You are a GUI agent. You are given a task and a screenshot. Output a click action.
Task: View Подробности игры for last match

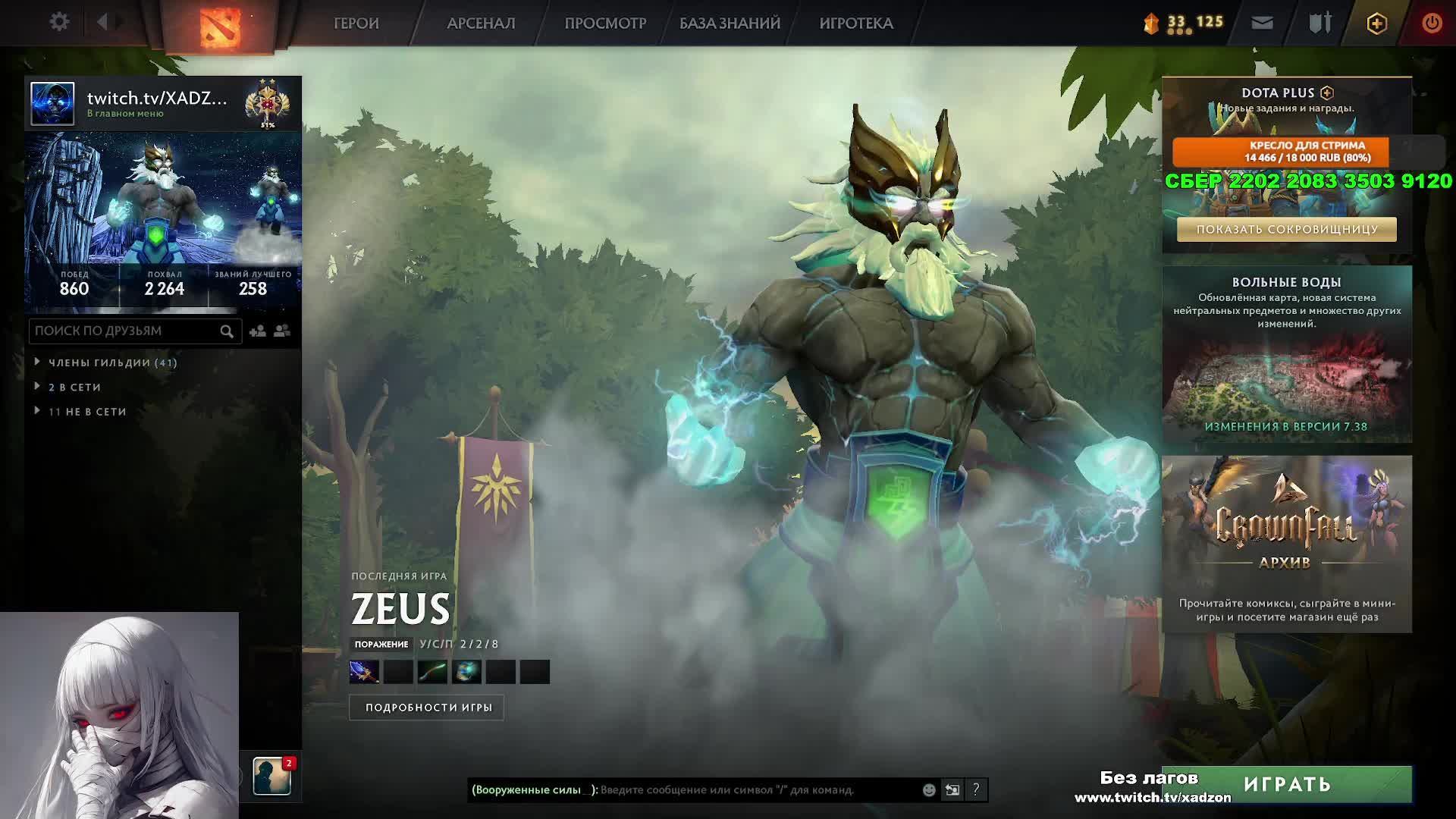[x=428, y=708]
